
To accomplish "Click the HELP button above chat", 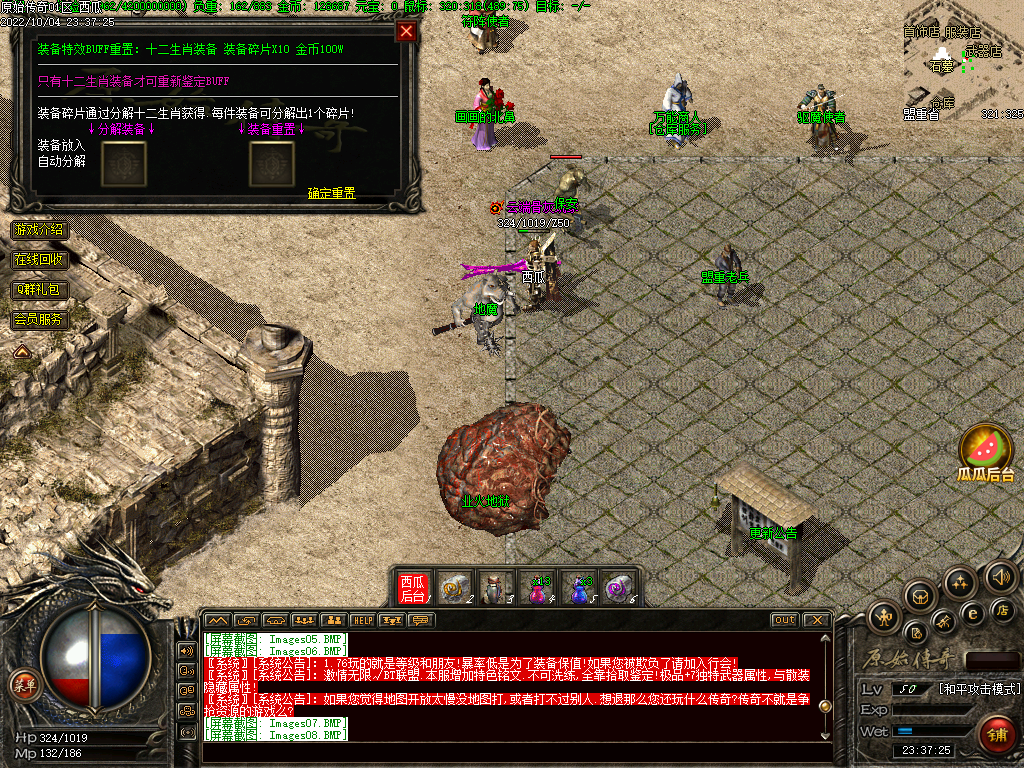I will coord(362,620).
